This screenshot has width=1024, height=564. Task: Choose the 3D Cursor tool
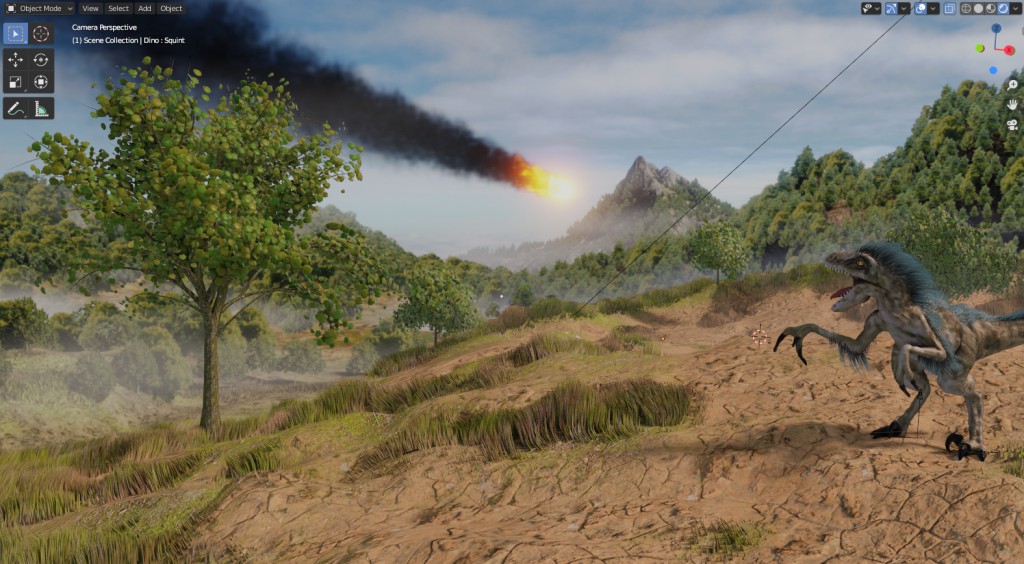tap(41, 33)
